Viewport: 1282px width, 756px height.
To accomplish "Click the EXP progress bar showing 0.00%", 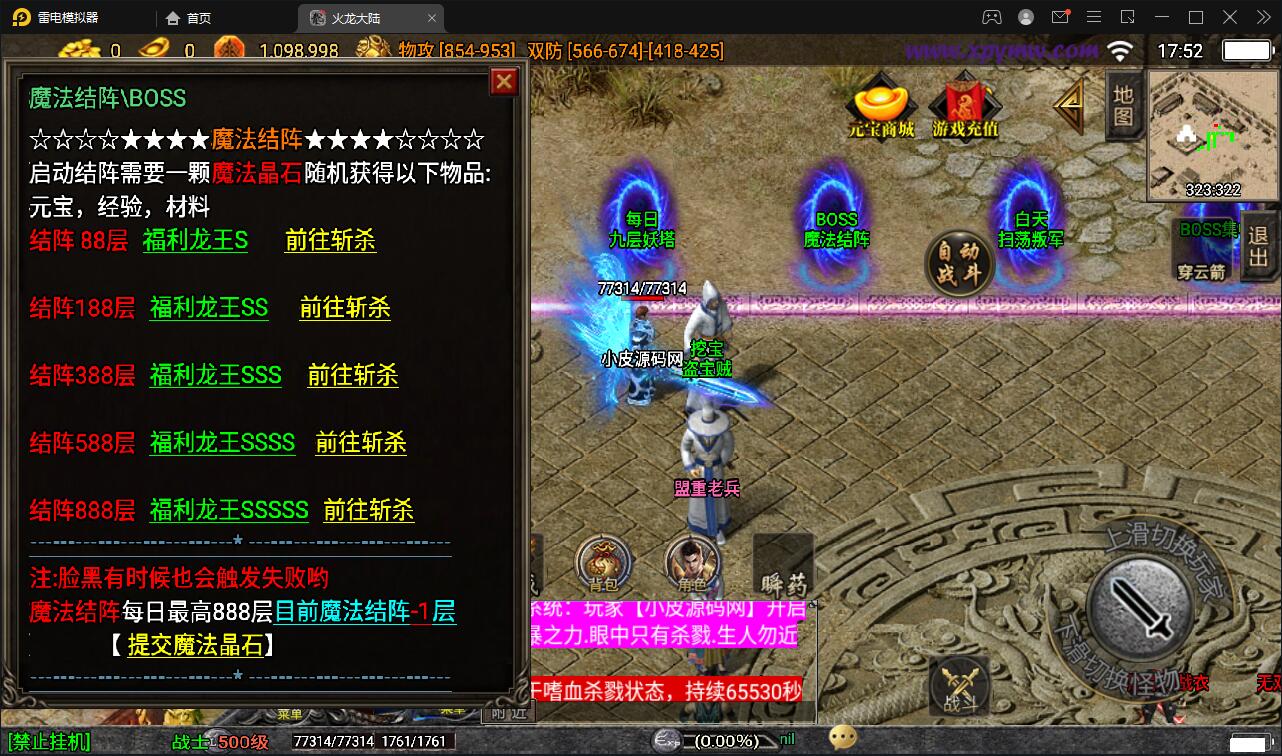I will [x=725, y=741].
